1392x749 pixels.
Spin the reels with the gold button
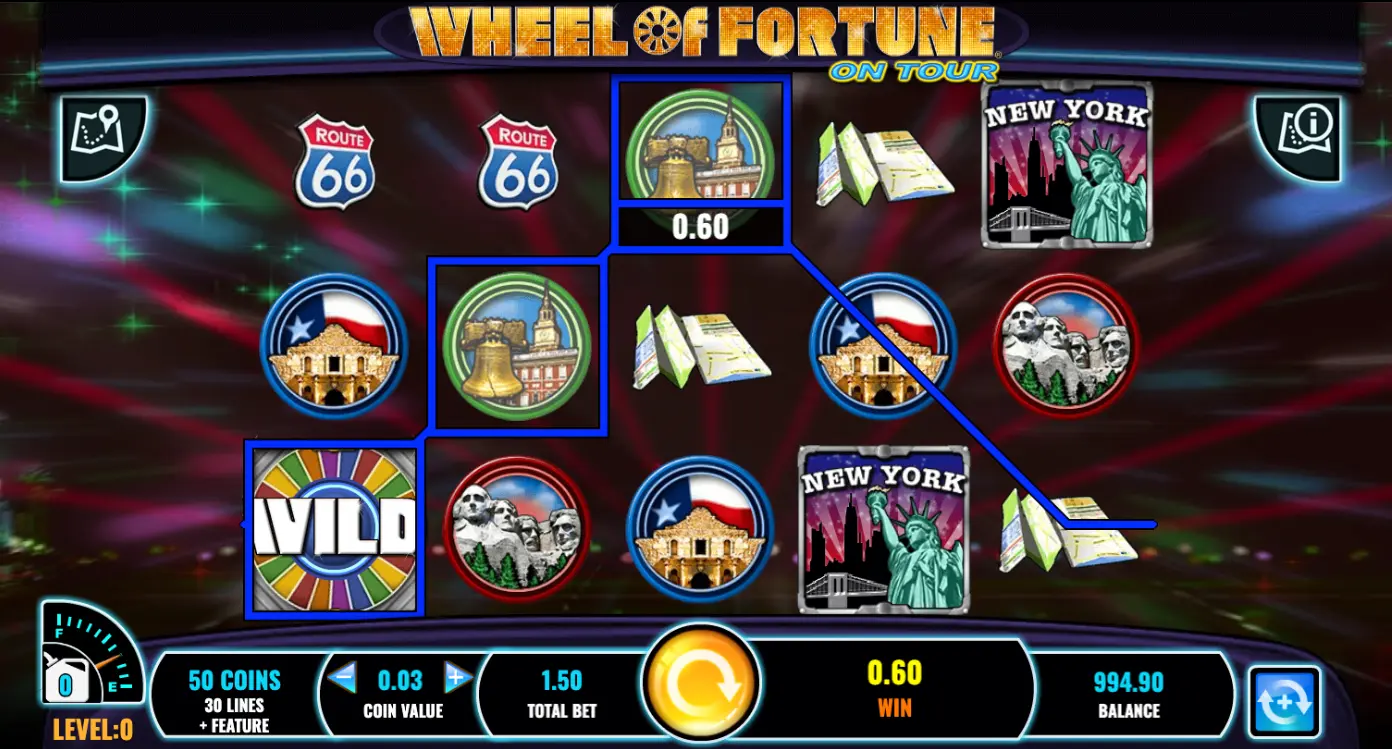pyautogui.click(x=700, y=683)
